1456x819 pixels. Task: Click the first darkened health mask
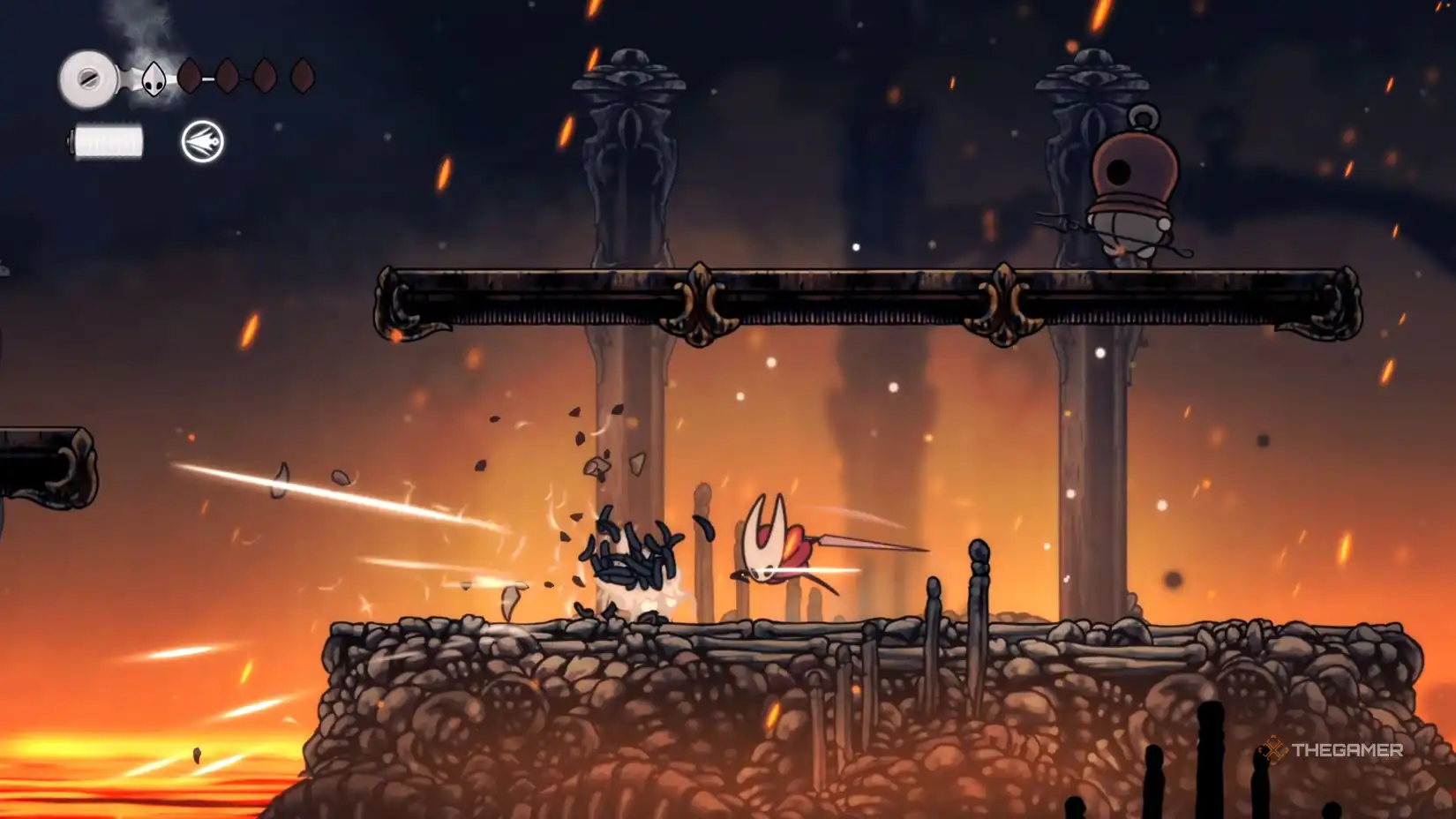pyautogui.click(x=192, y=75)
